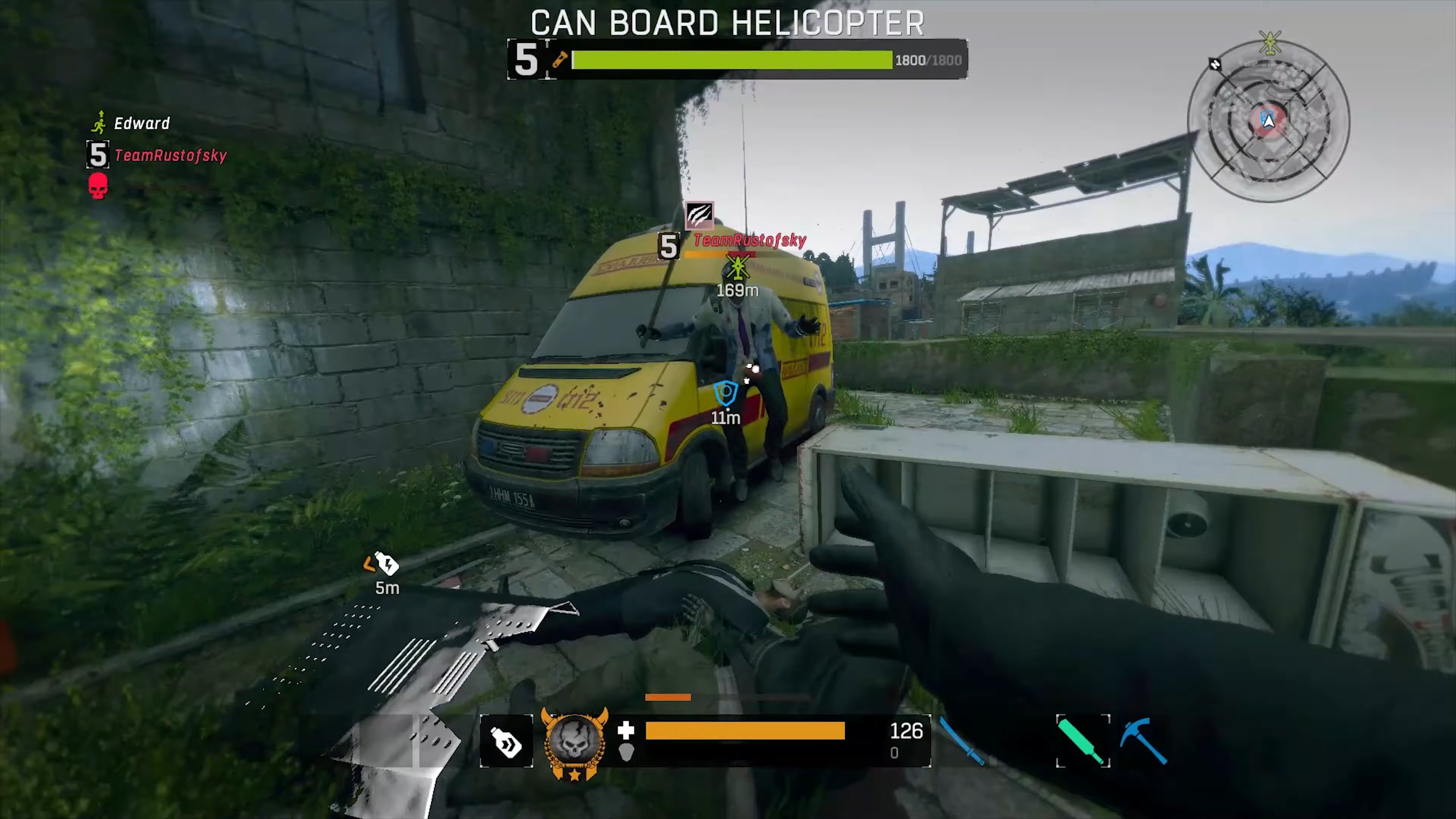Click the helicopter icon above the minimap

(1269, 42)
